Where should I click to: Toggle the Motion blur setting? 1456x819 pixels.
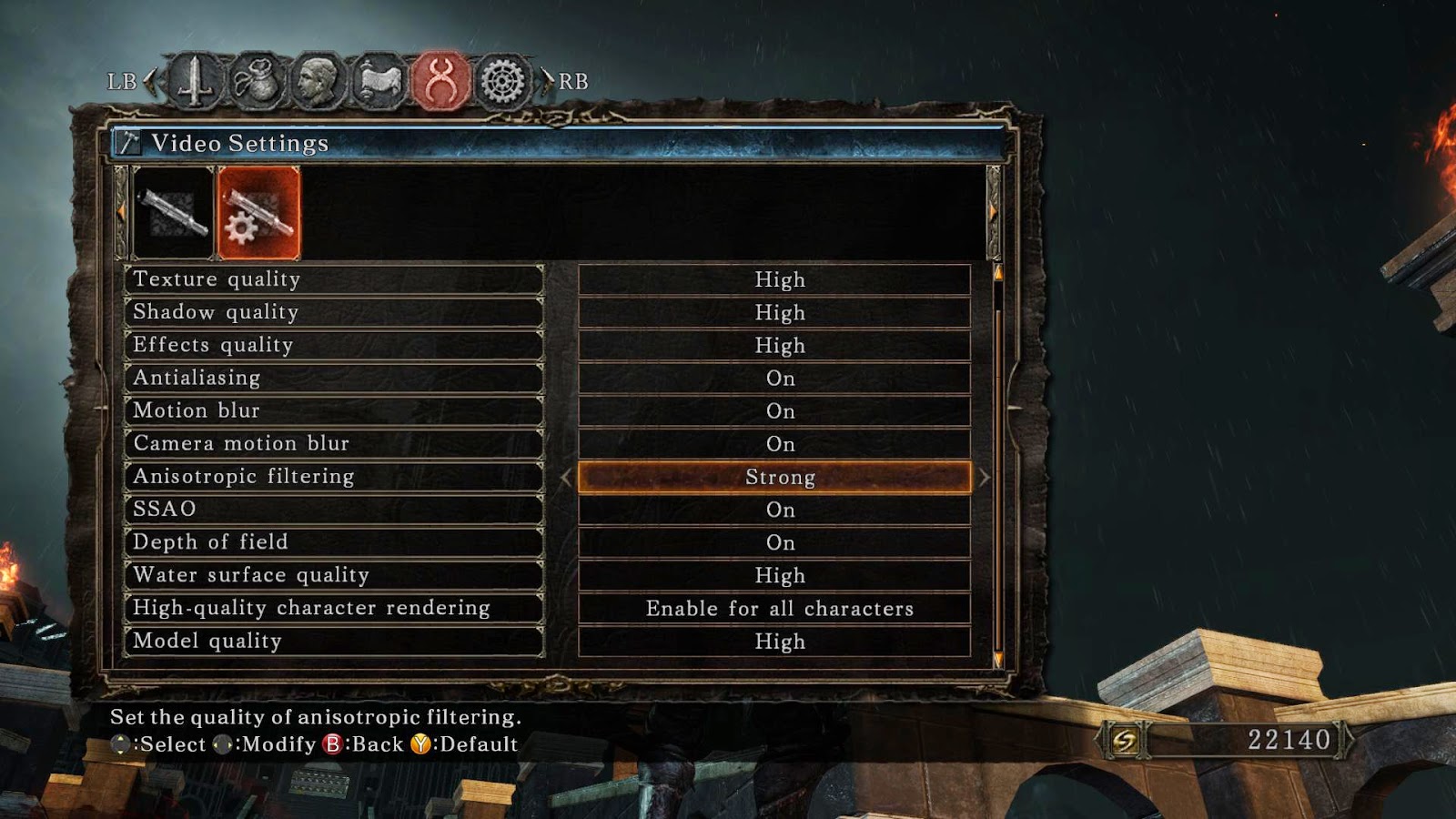778,410
